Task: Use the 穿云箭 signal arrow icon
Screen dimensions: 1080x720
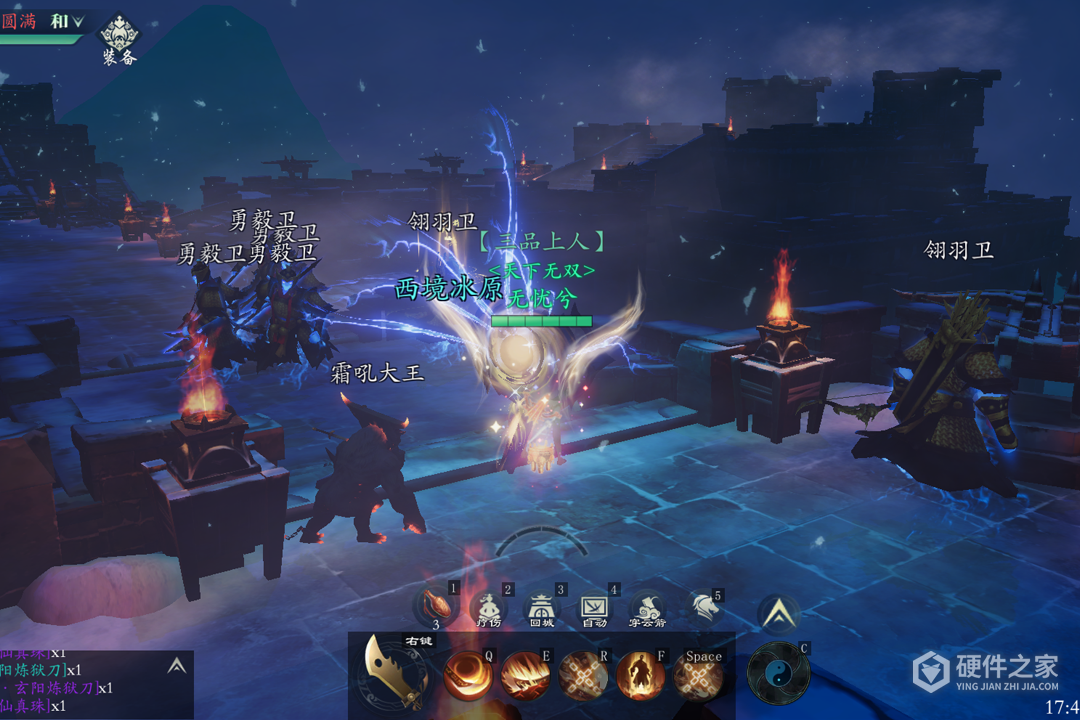Action: (647, 607)
